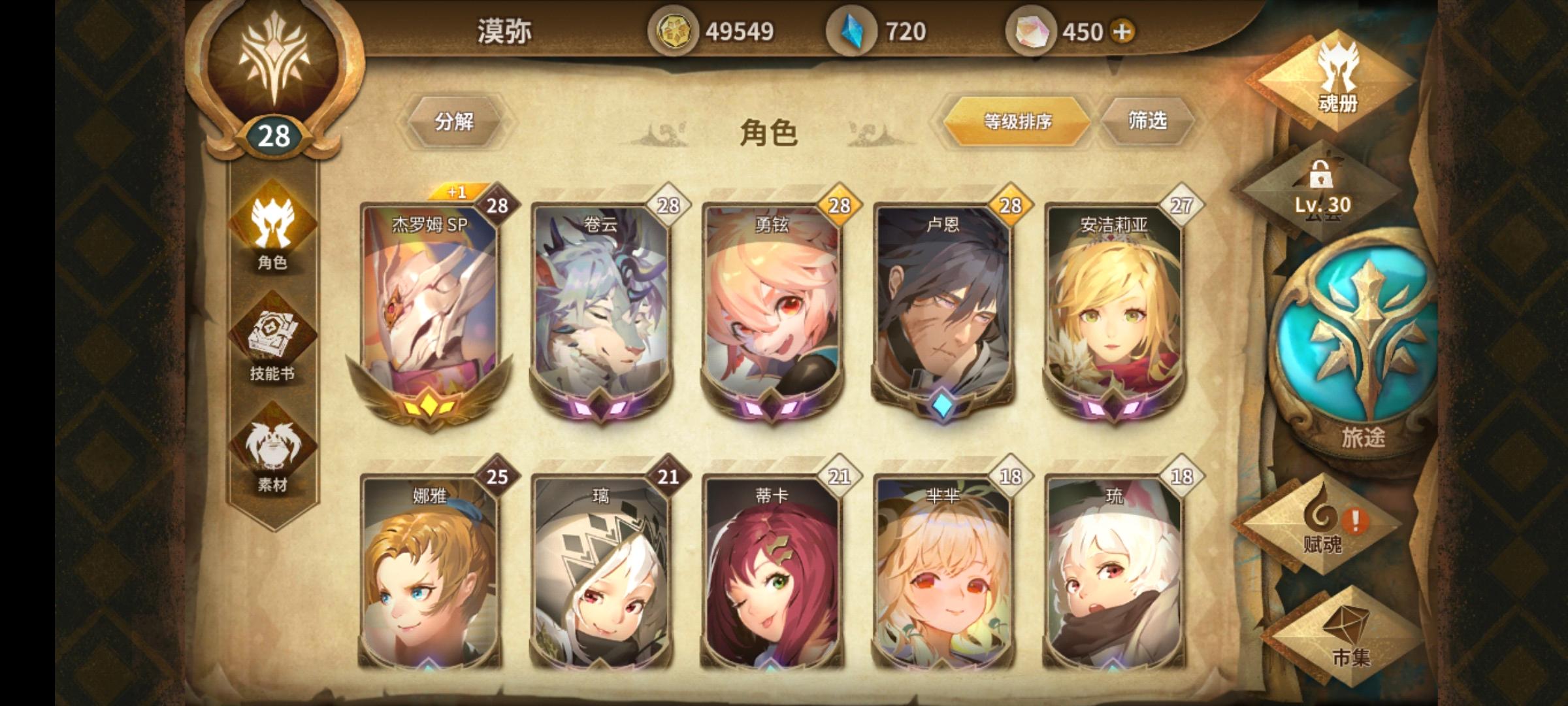This screenshot has height=706, width=1568.
Task: Switch to the 分解 decompose mode
Action: tap(456, 122)
